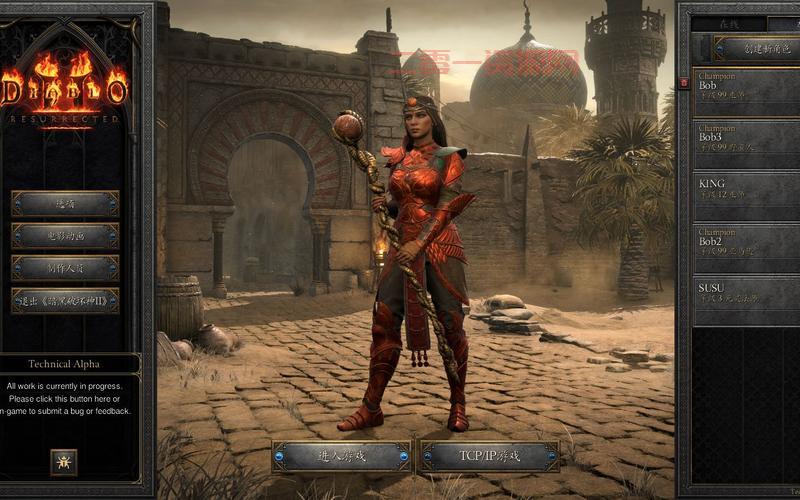Click the exit 暗黑破坏神II button
This screenshot has width=800, height=500.
point(65,301)
